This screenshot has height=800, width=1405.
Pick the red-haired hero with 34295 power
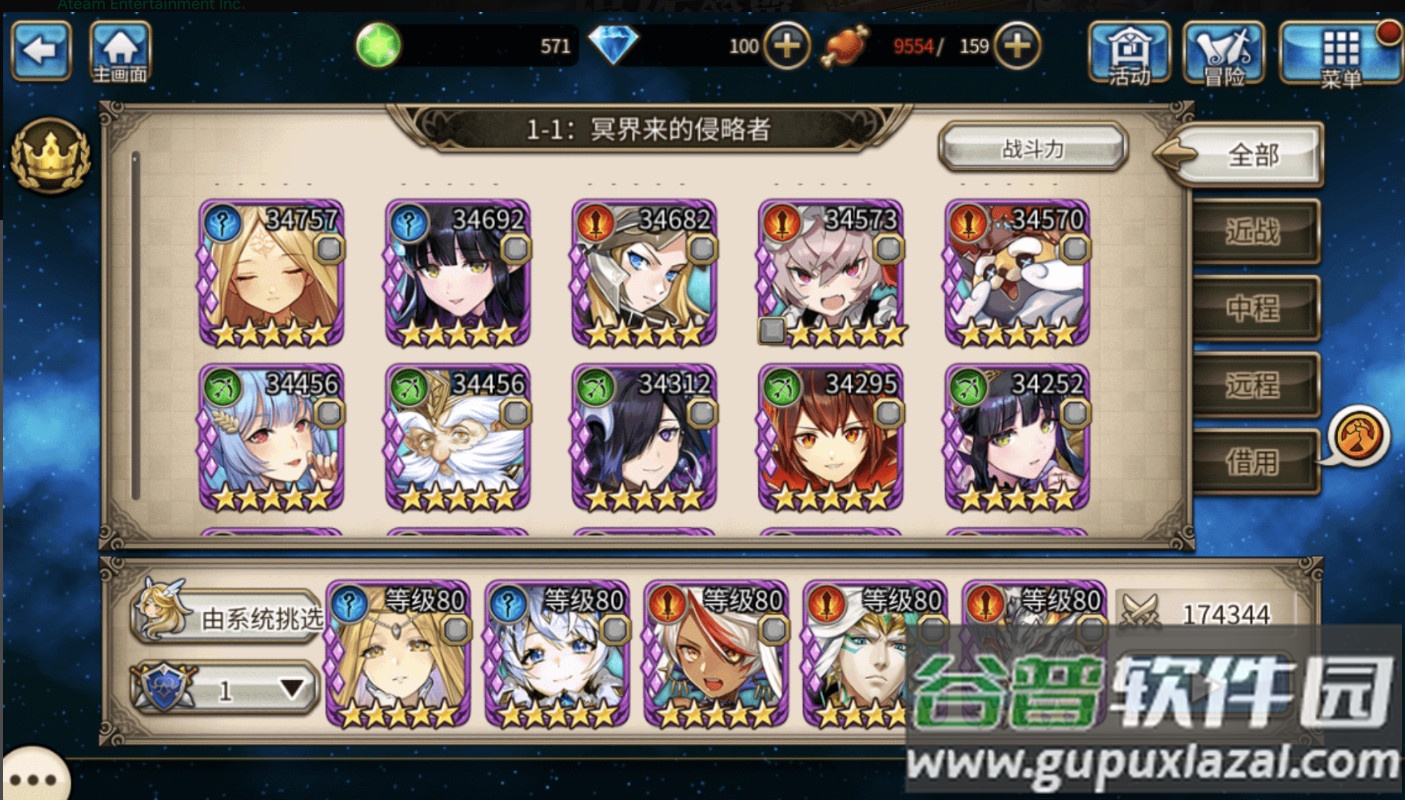[x=831, y=438]
